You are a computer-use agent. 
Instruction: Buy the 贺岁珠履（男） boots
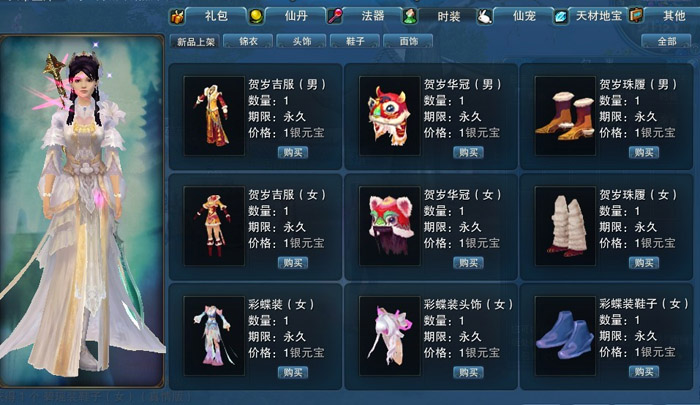click(643, 153)
